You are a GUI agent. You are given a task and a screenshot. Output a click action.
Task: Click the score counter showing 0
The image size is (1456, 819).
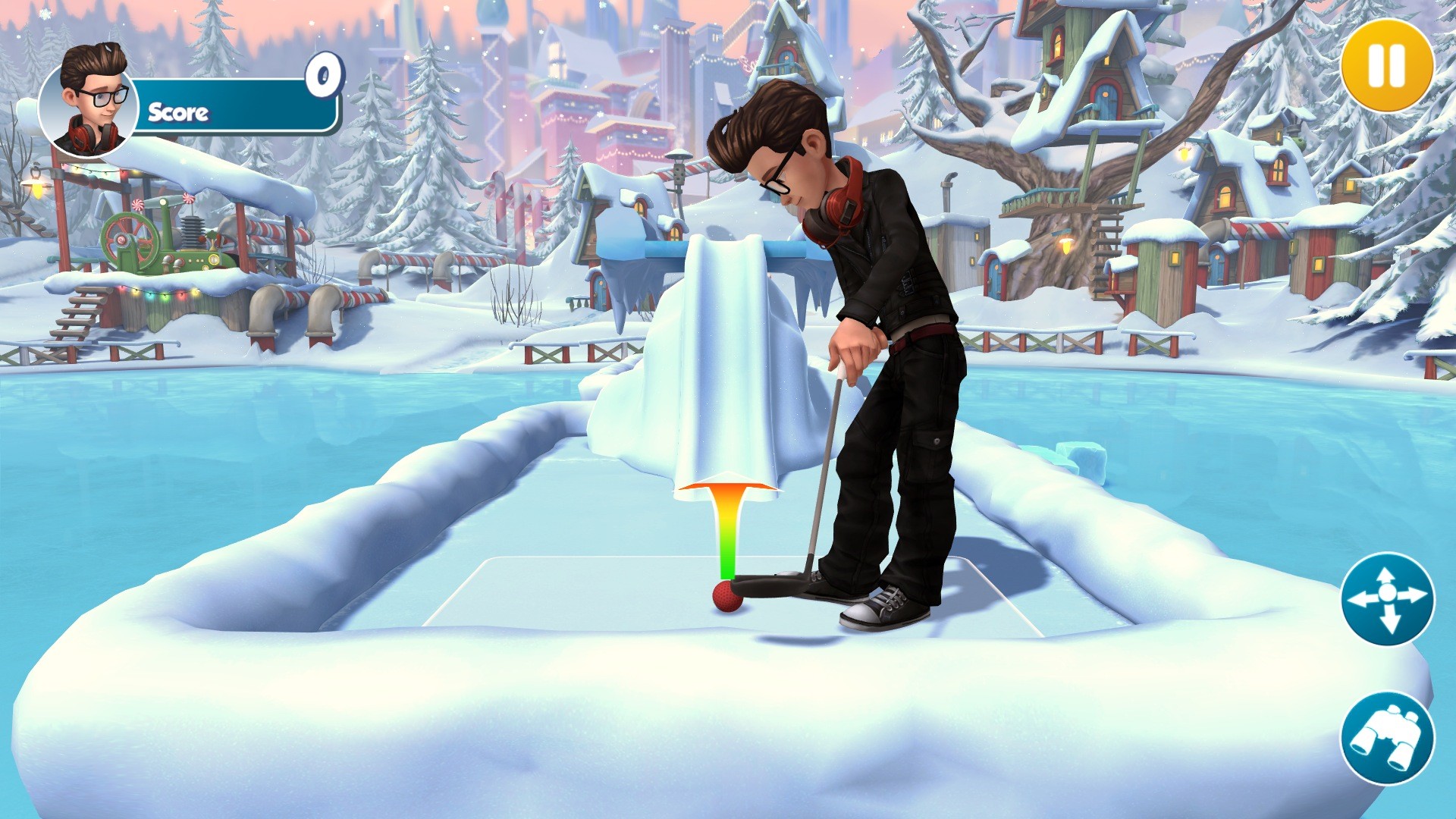click(x=322, y=76)
